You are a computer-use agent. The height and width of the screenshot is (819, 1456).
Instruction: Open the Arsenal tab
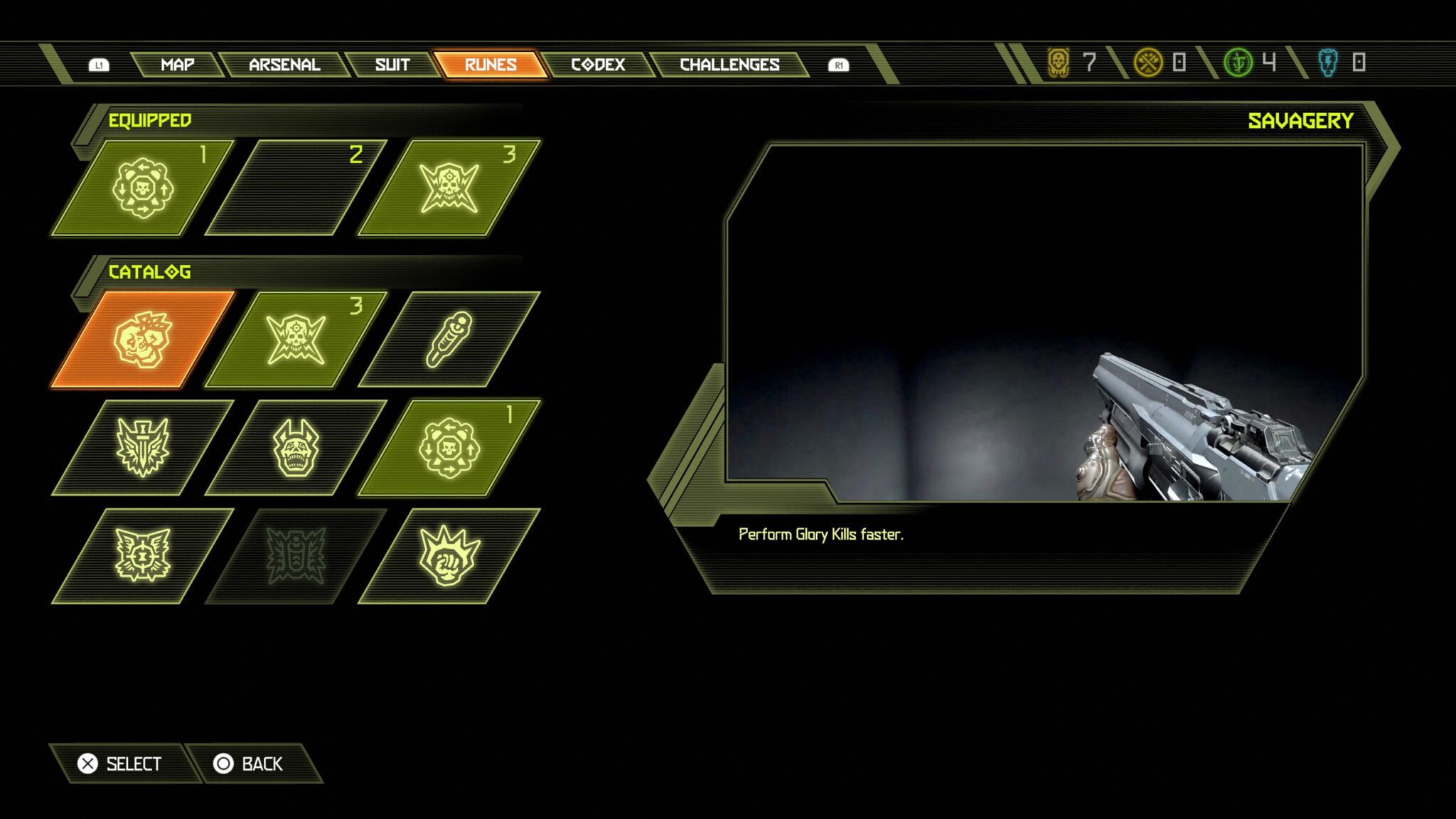[x=284, y=65]
